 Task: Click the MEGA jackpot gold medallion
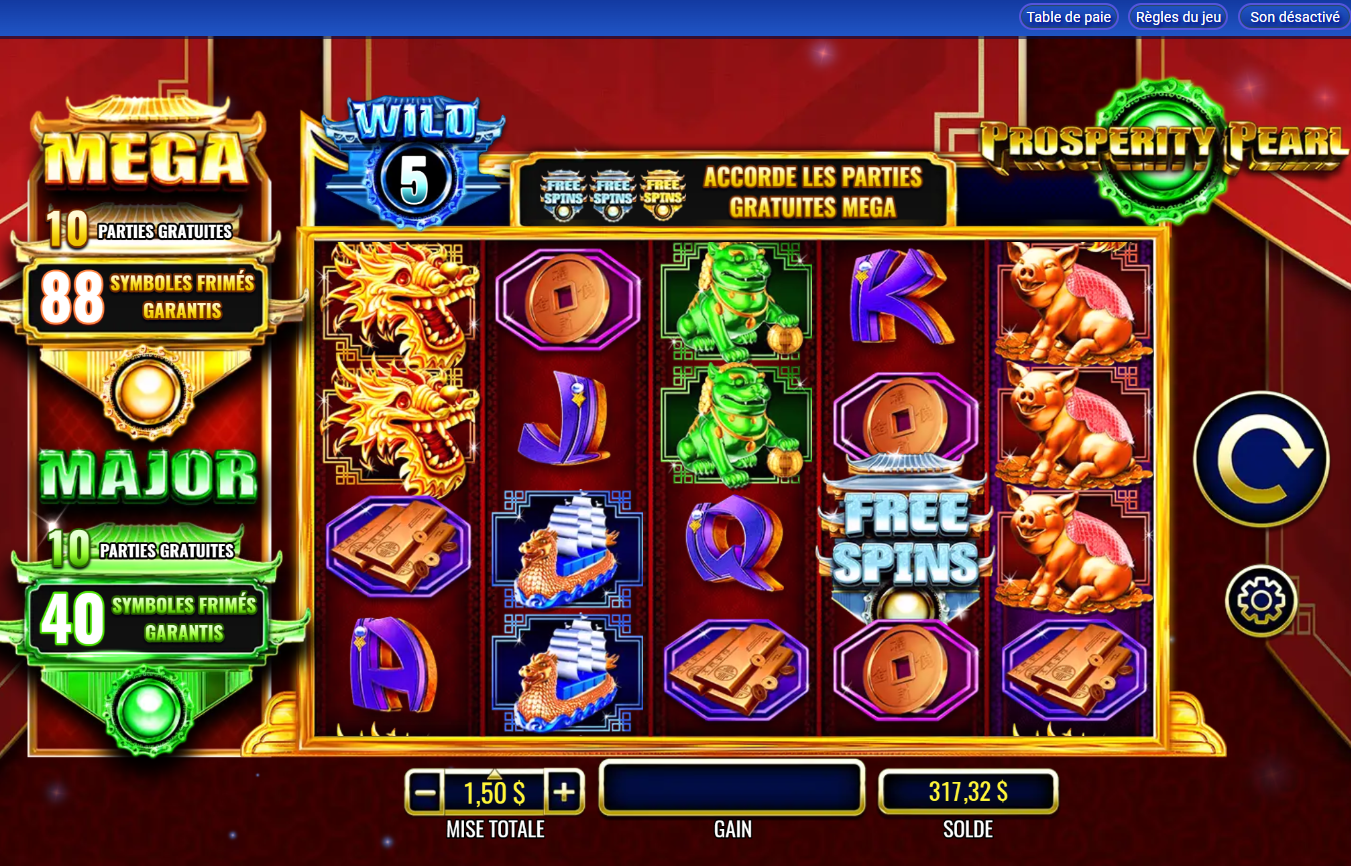point(147,393)
